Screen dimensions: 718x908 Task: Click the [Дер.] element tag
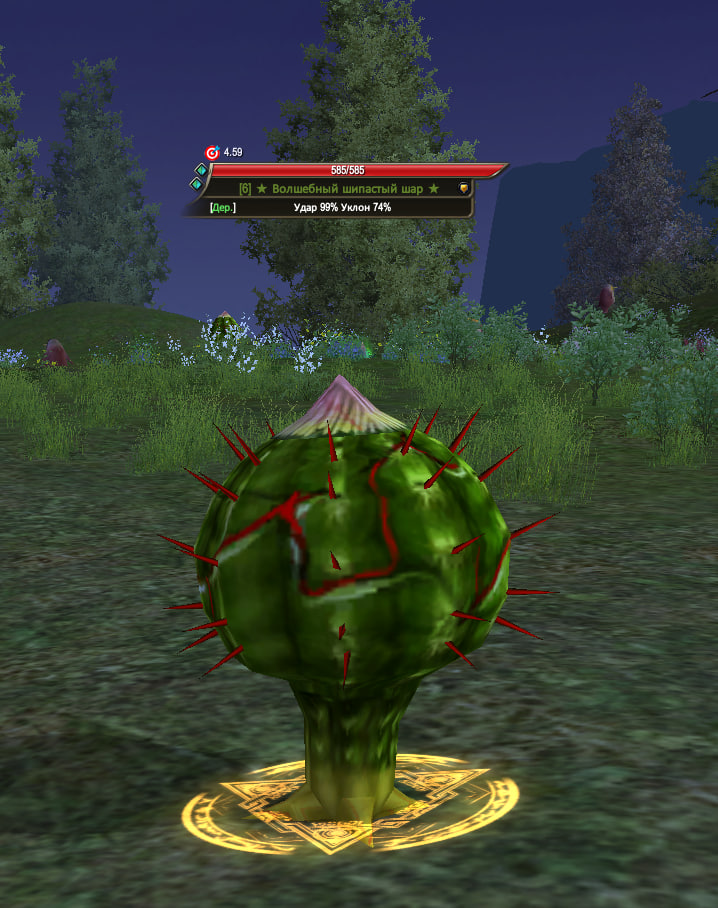coord(223,208)
